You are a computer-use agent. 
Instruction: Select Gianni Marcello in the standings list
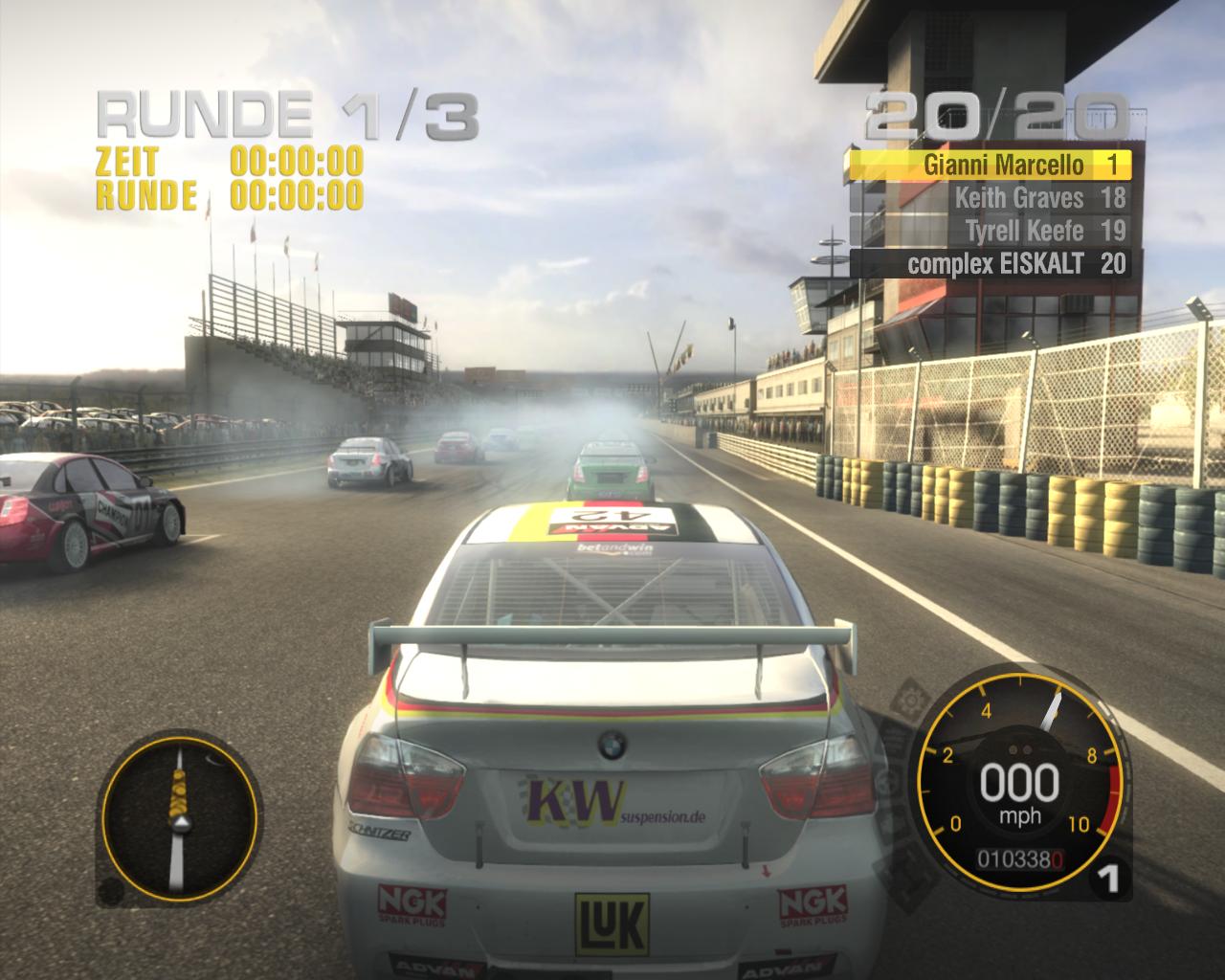990,166
